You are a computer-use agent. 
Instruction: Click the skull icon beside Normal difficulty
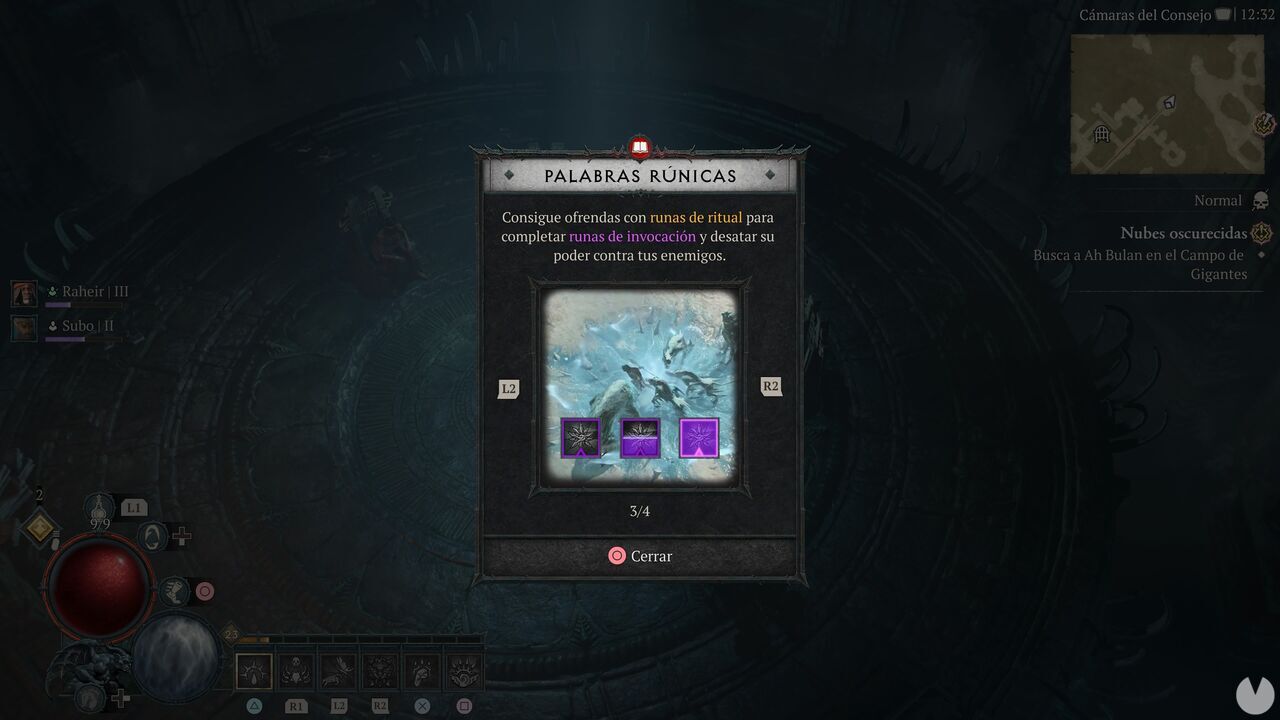click(x=1262, y=200)
